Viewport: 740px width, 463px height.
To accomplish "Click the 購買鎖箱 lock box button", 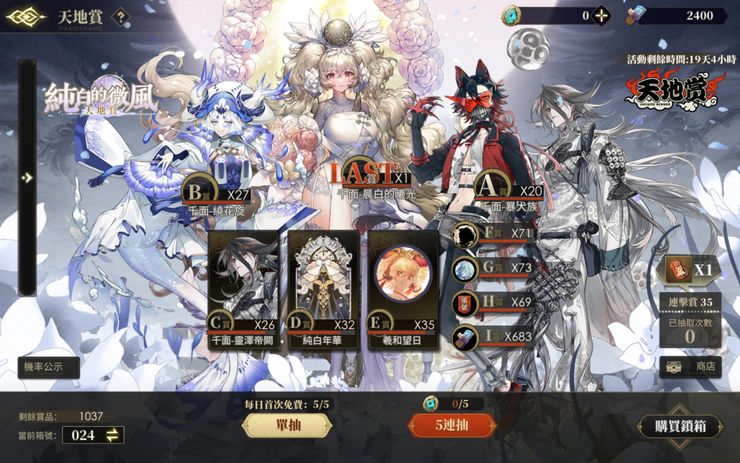I will pyautogui.click(x=680, y=426).
